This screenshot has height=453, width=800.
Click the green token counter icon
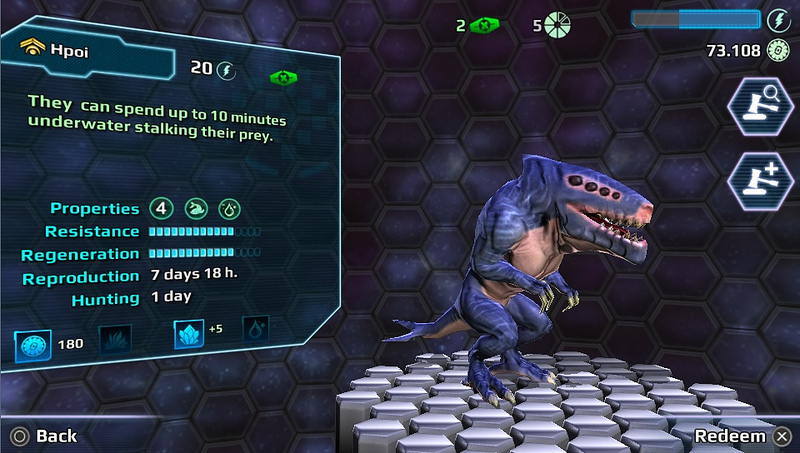click(485, 25)
